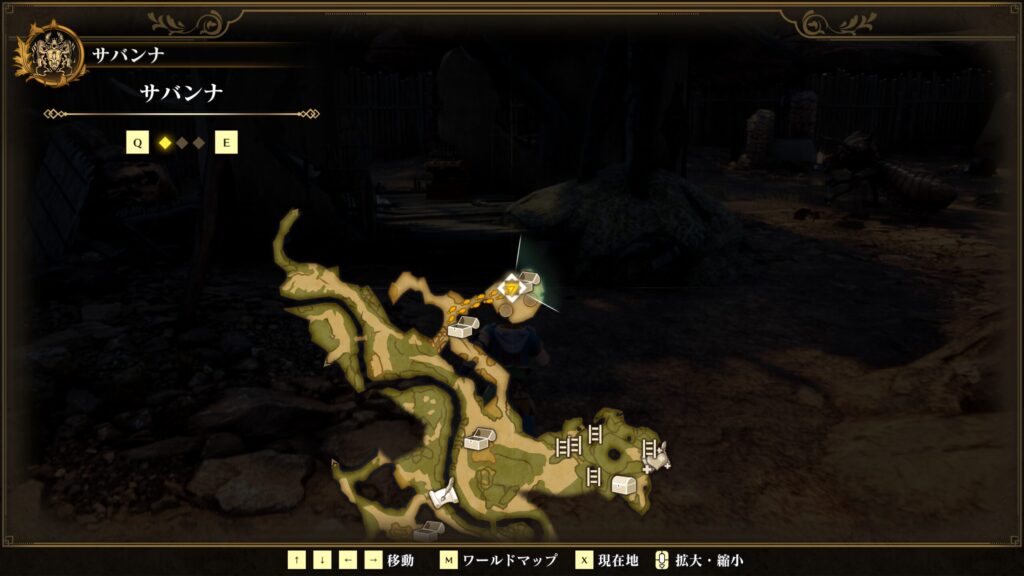Viewport: 1024px width, 576px height.
Task: Choose the highlighted gold page diamond
Action: point(165,143)
